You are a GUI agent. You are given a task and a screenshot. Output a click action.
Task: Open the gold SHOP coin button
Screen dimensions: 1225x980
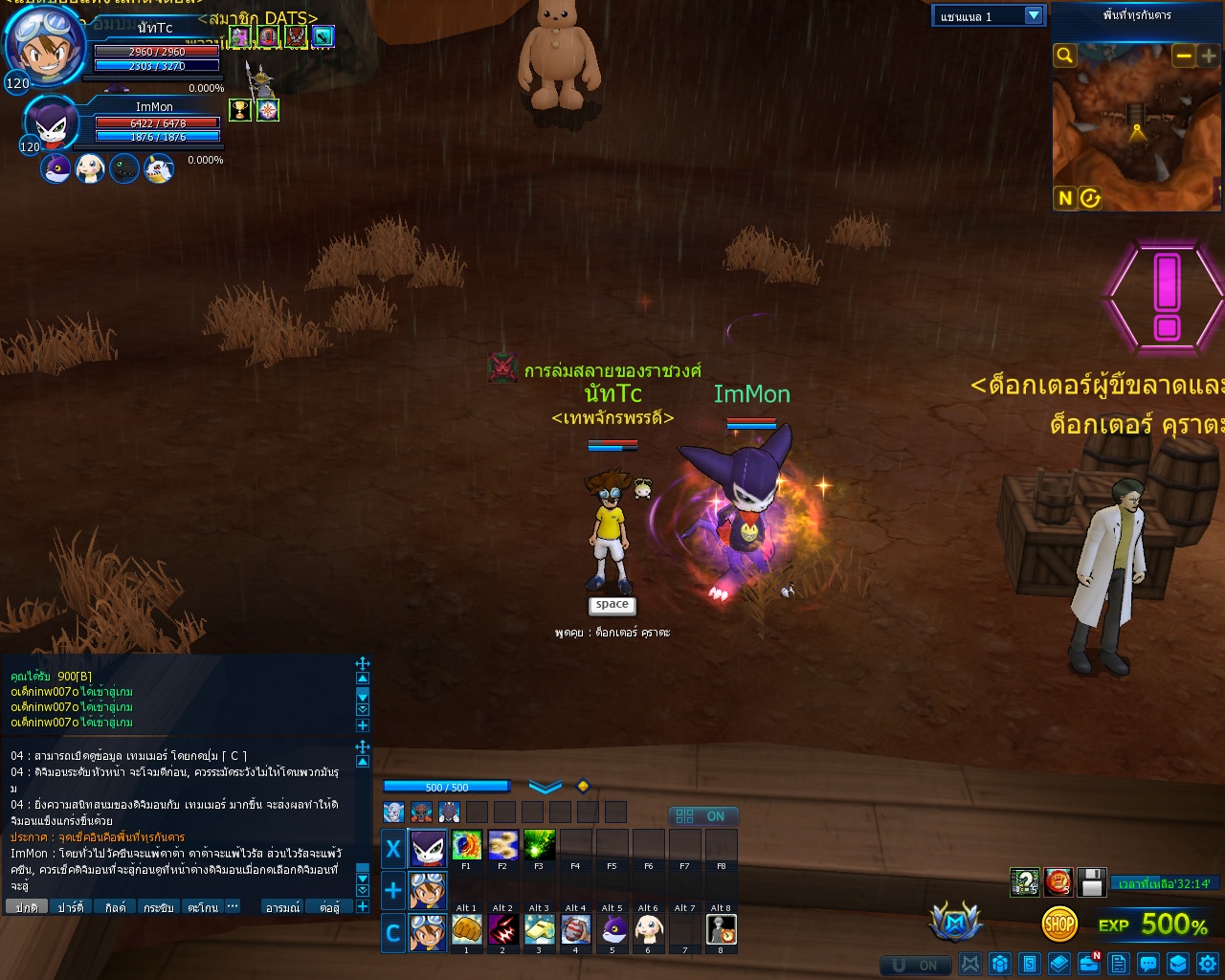point(1059,924)
